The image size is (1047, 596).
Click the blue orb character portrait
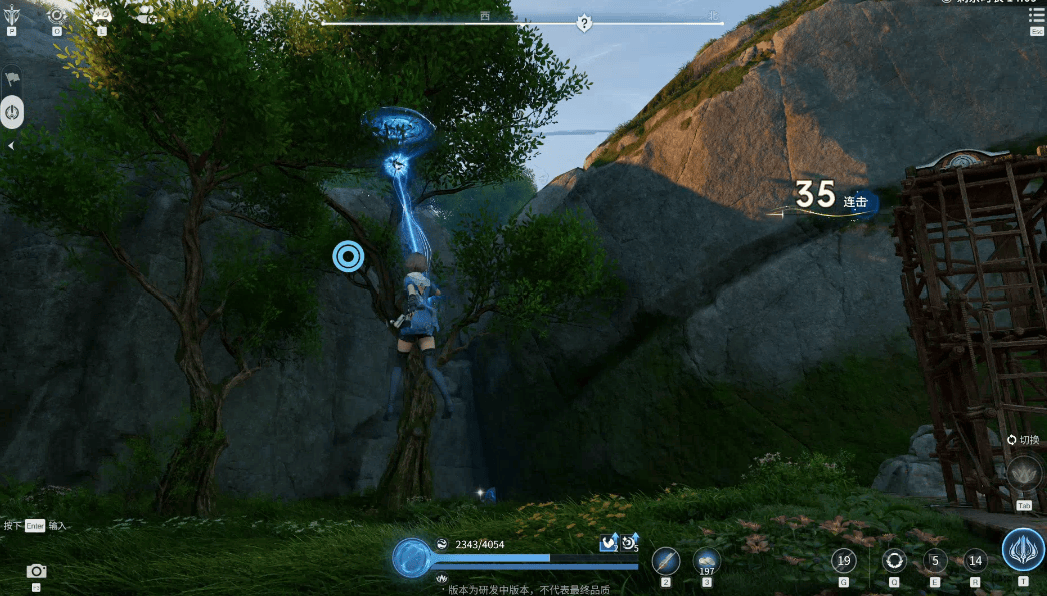[x=411, y=558]
